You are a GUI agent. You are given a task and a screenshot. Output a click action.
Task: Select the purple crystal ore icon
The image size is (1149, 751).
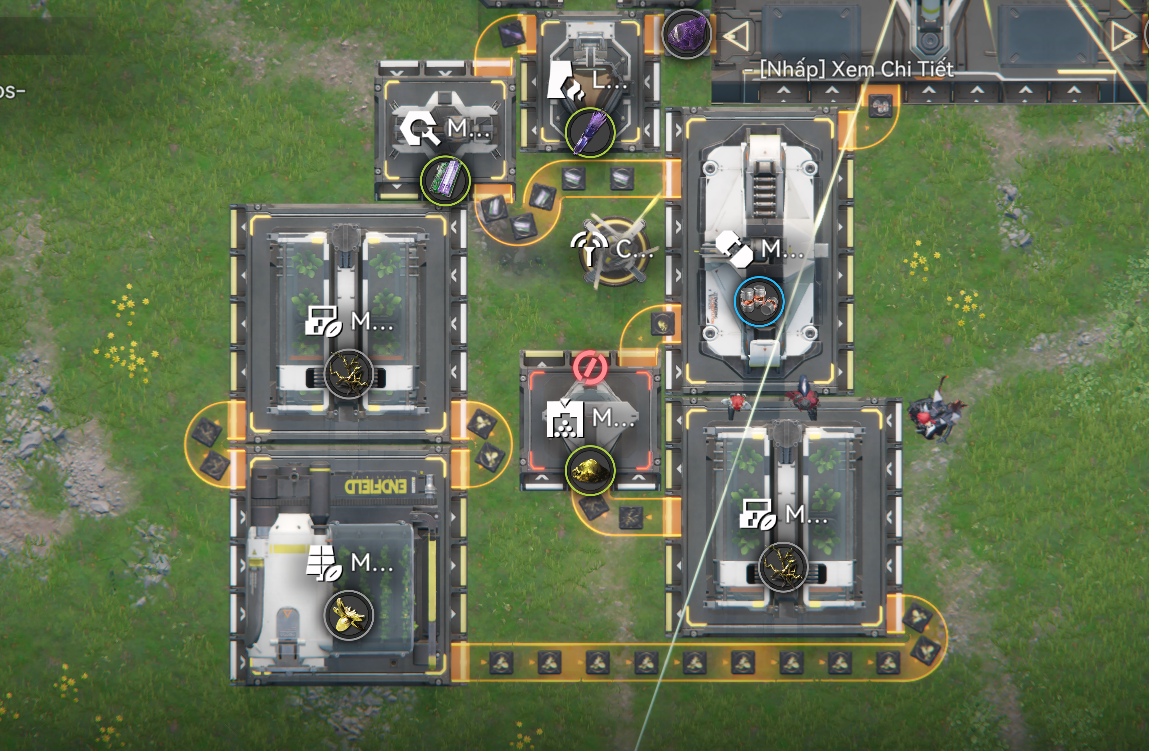click(x=686, y=33)
